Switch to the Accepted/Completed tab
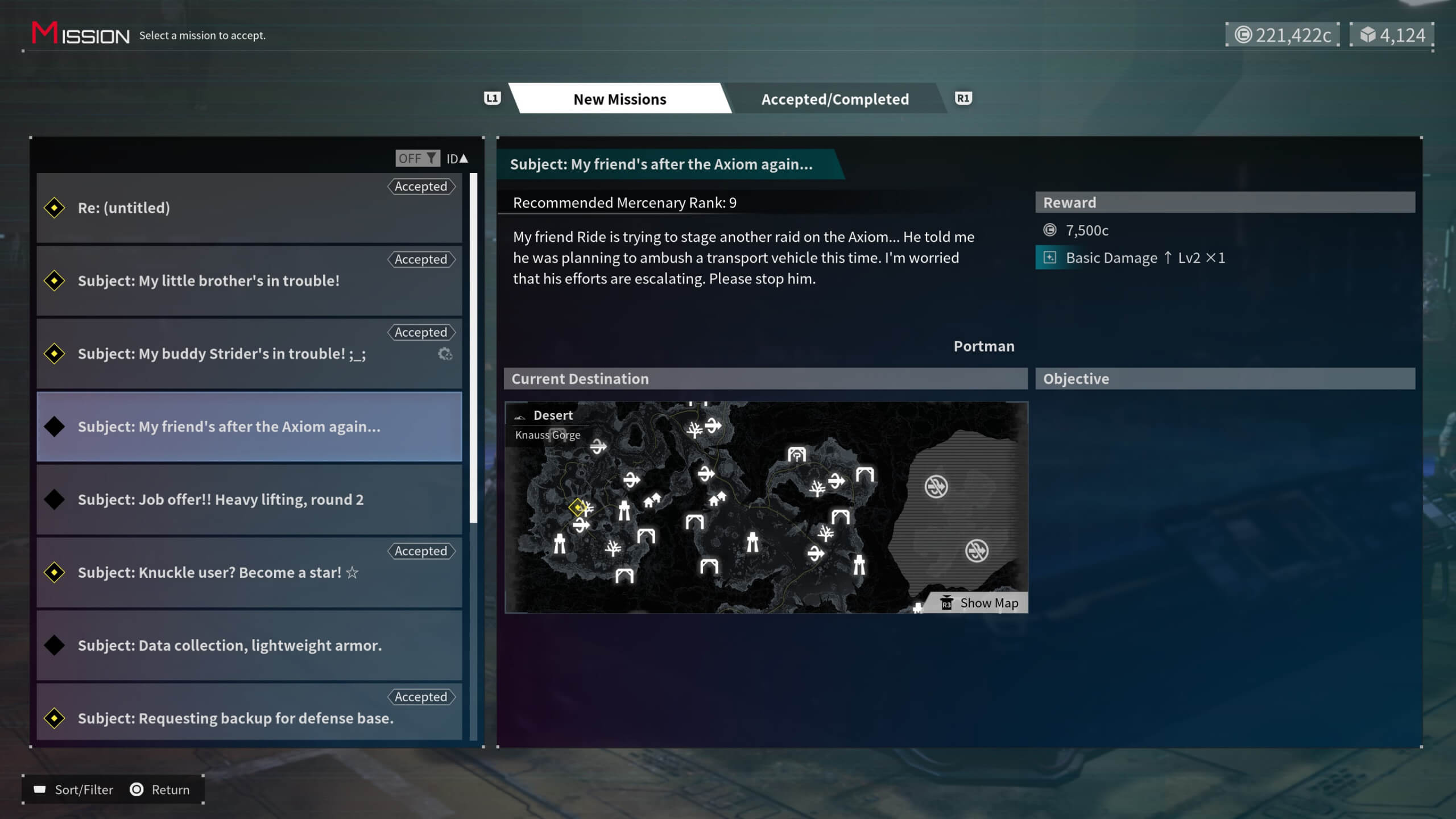1456x819 pixels. [x=835, y=99]
